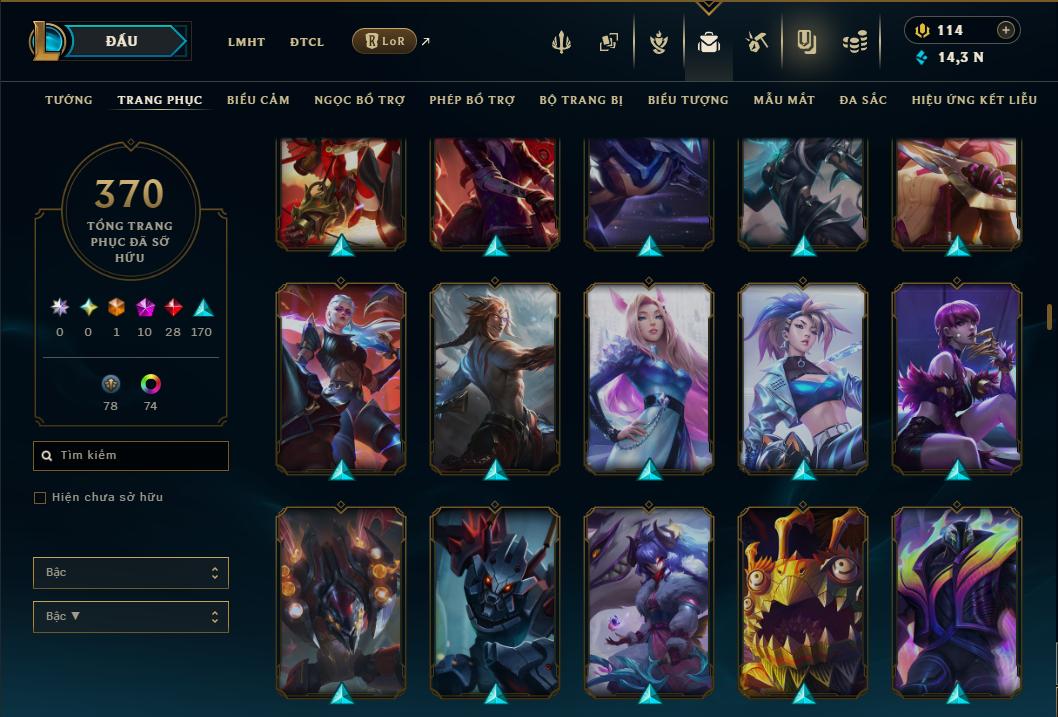Toggle the Hiện chưa sở hữu checkbox
This screenshot has width=1058, height=717.
(40, 498)
